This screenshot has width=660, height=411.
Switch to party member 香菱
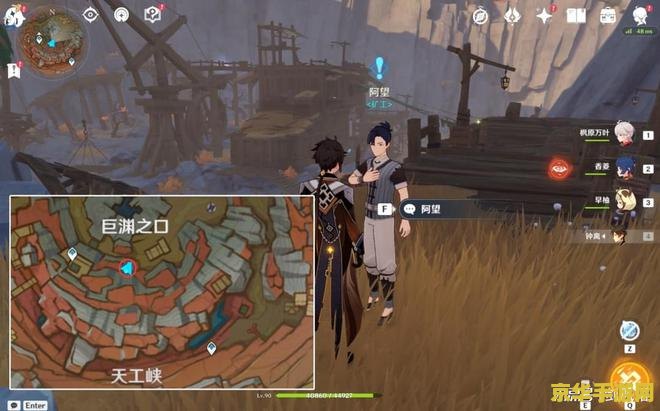click(623, 165)
